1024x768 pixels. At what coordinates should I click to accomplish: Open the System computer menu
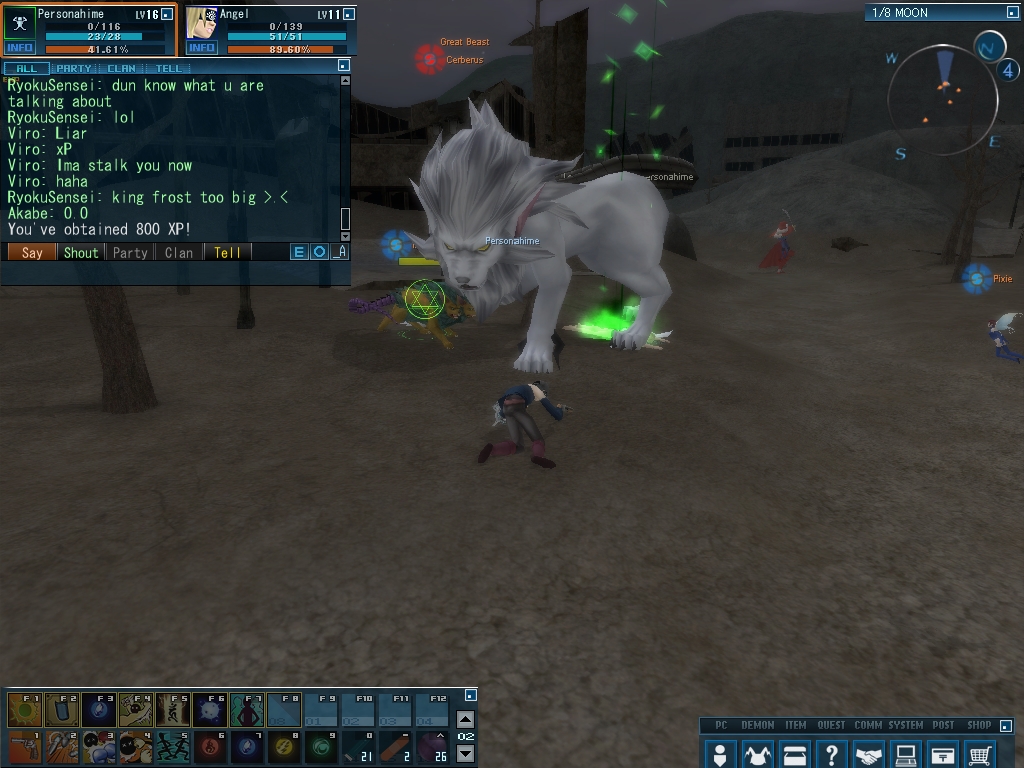906,754
